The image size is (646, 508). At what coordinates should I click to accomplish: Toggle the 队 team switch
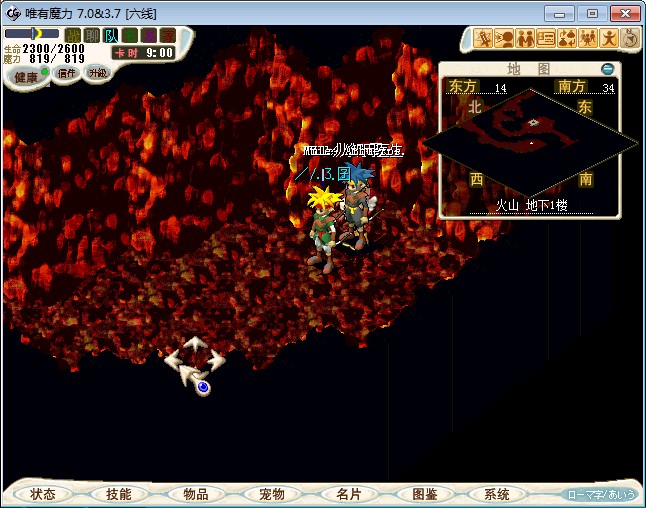point(111,35)
